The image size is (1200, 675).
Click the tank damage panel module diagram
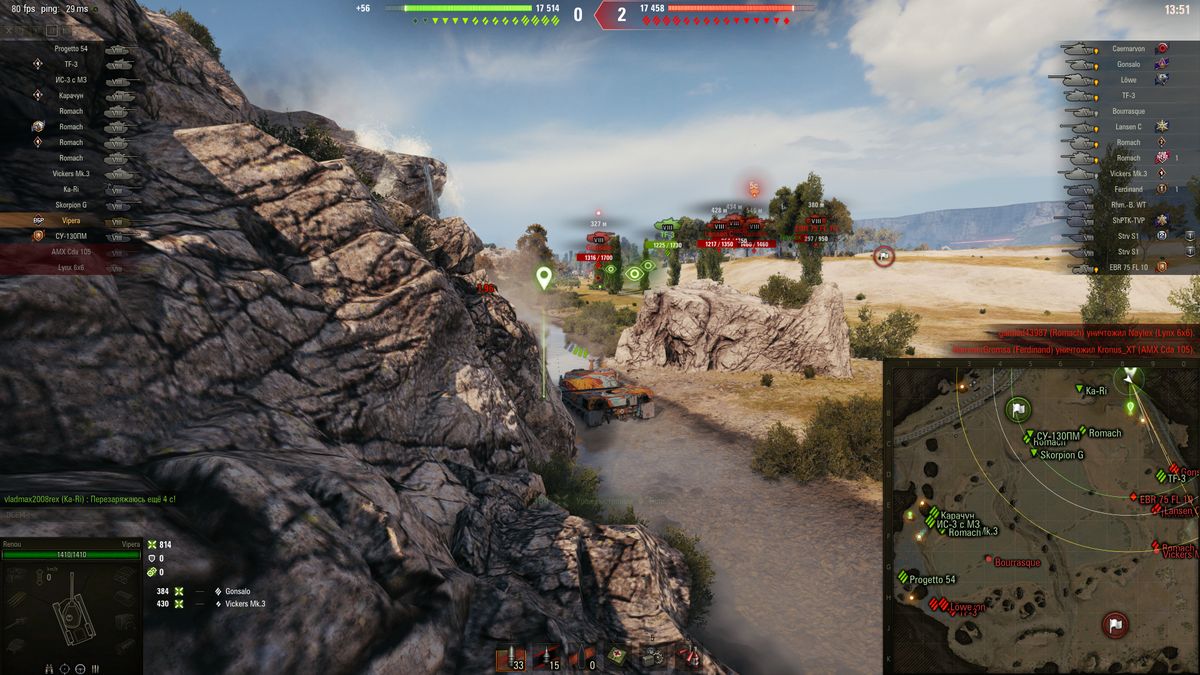tap(70, 610)
